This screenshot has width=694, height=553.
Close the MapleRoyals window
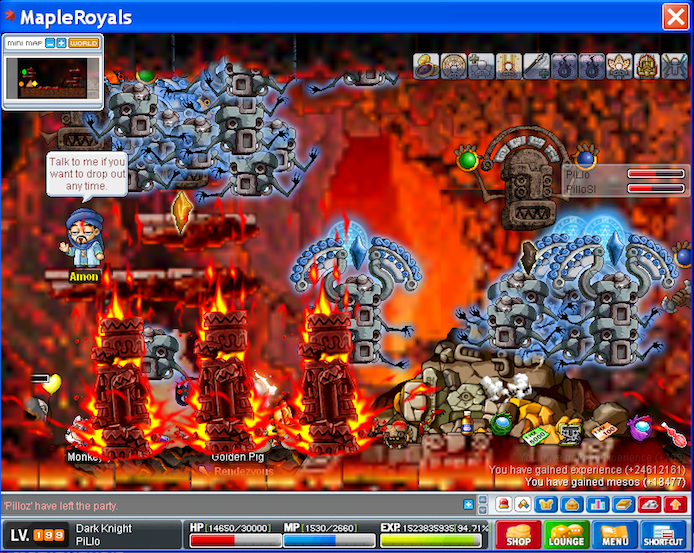click(674, 16)
